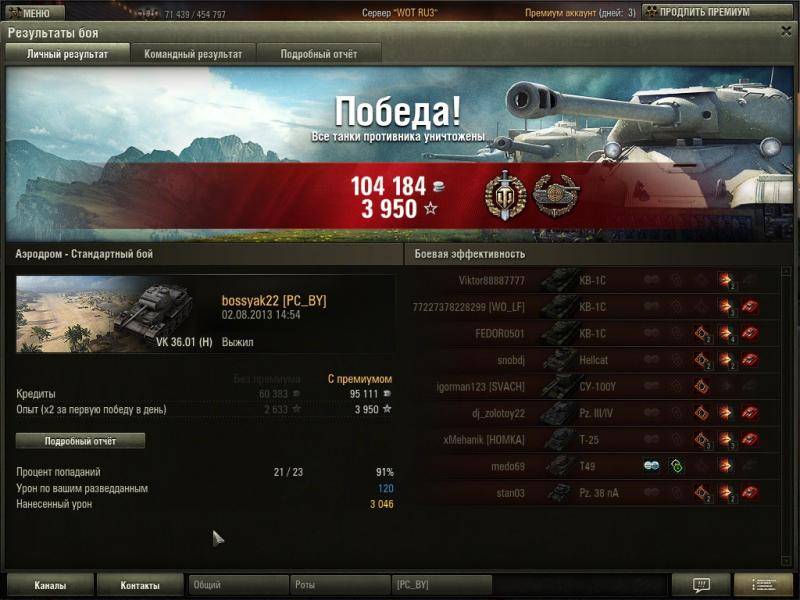Select the snobdj Hellcat row
Screen dimensions: 800x600
pos(590,359)
